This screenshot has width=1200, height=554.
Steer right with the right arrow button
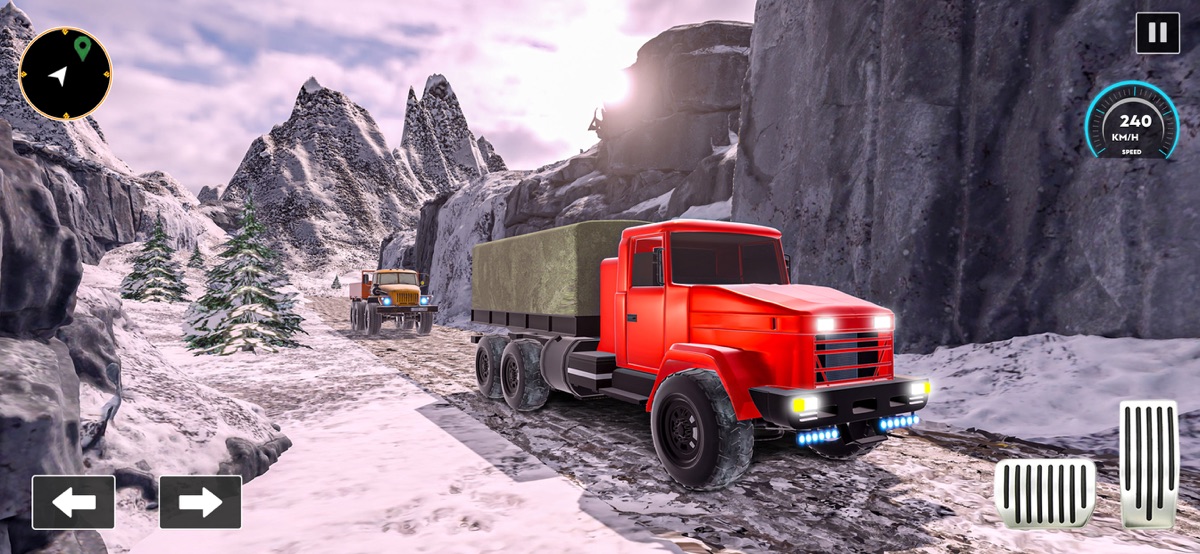pyautogui.click(x=200, y=502)
